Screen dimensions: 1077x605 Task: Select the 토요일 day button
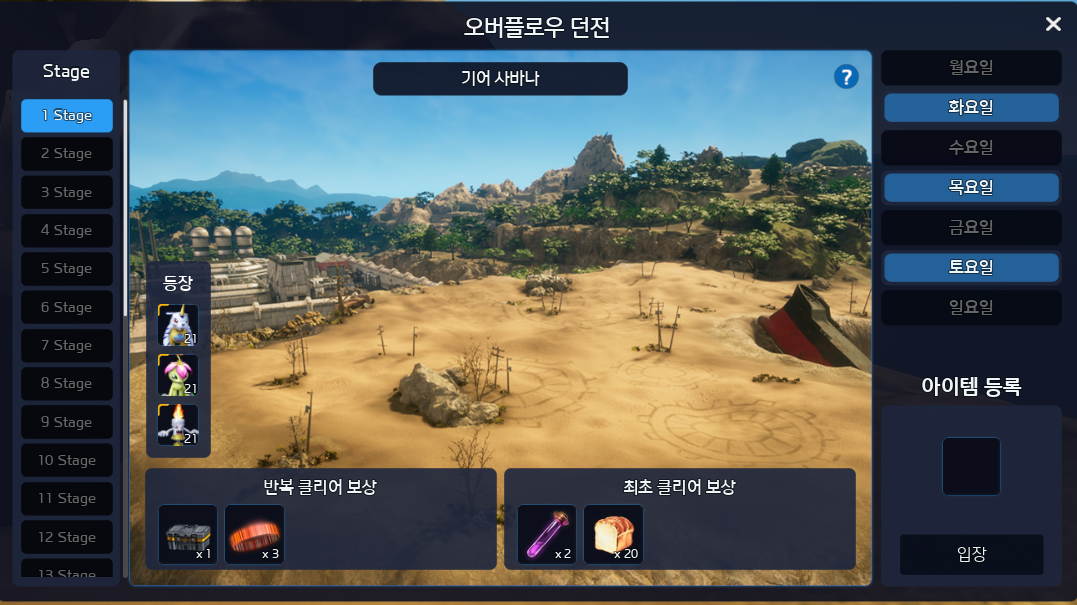[970, 268]
